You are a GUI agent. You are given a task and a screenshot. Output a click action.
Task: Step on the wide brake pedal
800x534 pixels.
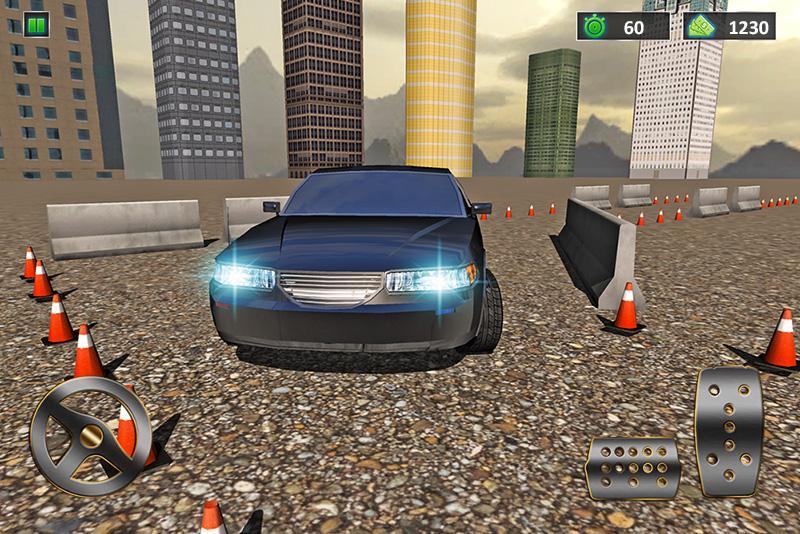633,466
